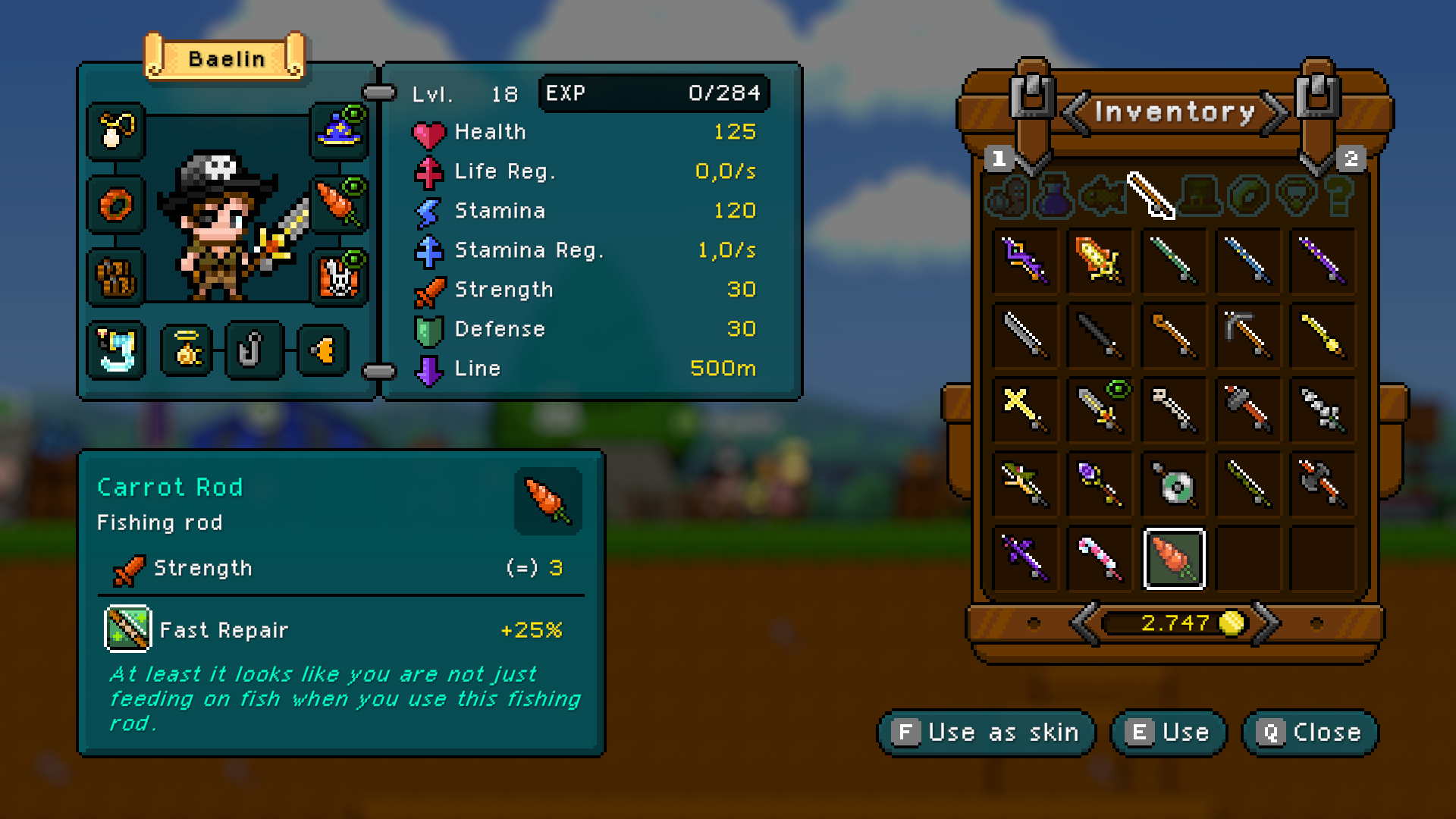
Task: Go to the next menu via right arrow beside Inventory
Action: [x=1276, y=113]
